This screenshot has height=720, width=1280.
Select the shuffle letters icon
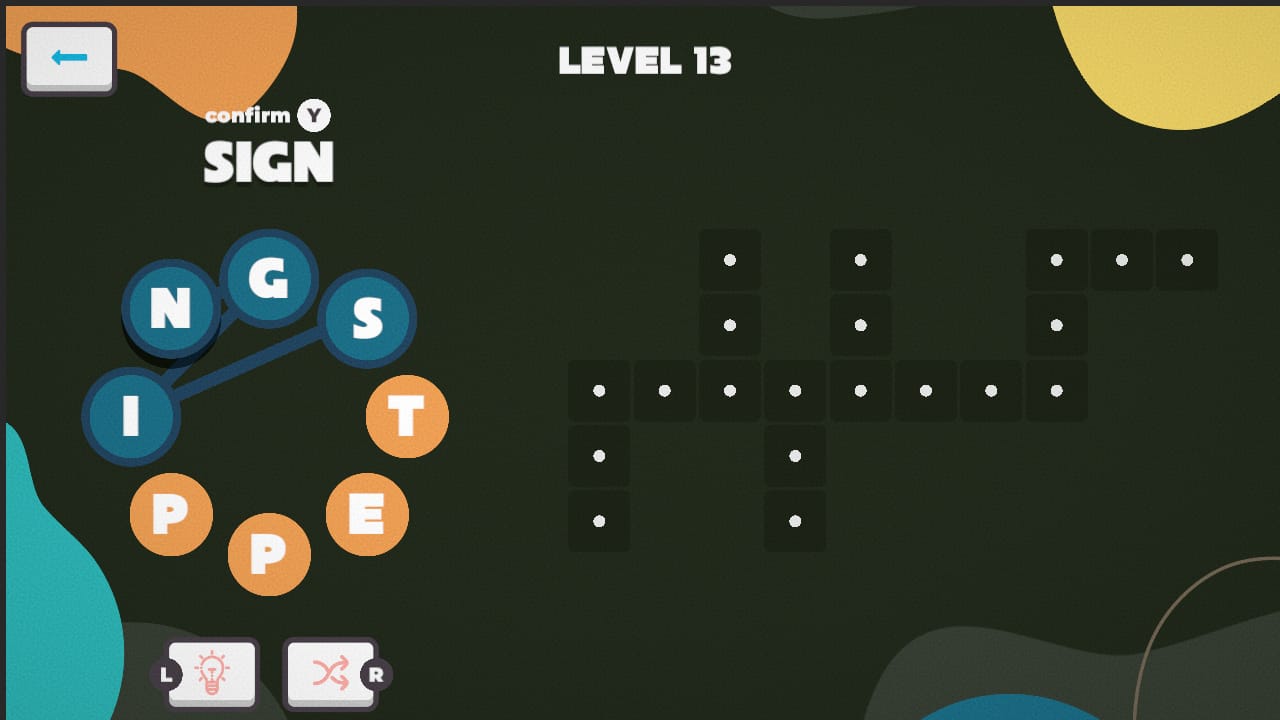coord(331,673)
